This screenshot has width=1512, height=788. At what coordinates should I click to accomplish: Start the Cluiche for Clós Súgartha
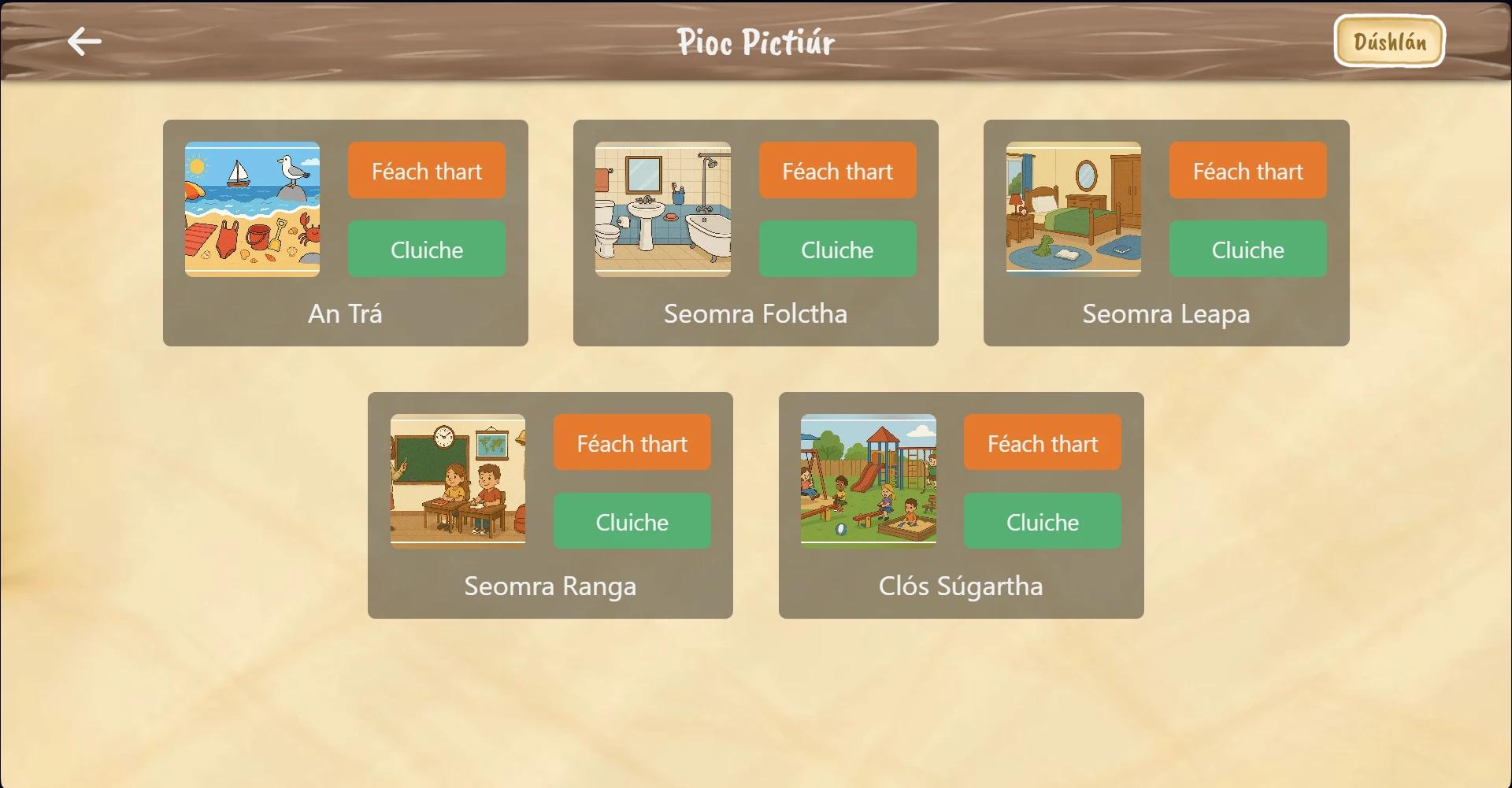(x=1042, y=521)
